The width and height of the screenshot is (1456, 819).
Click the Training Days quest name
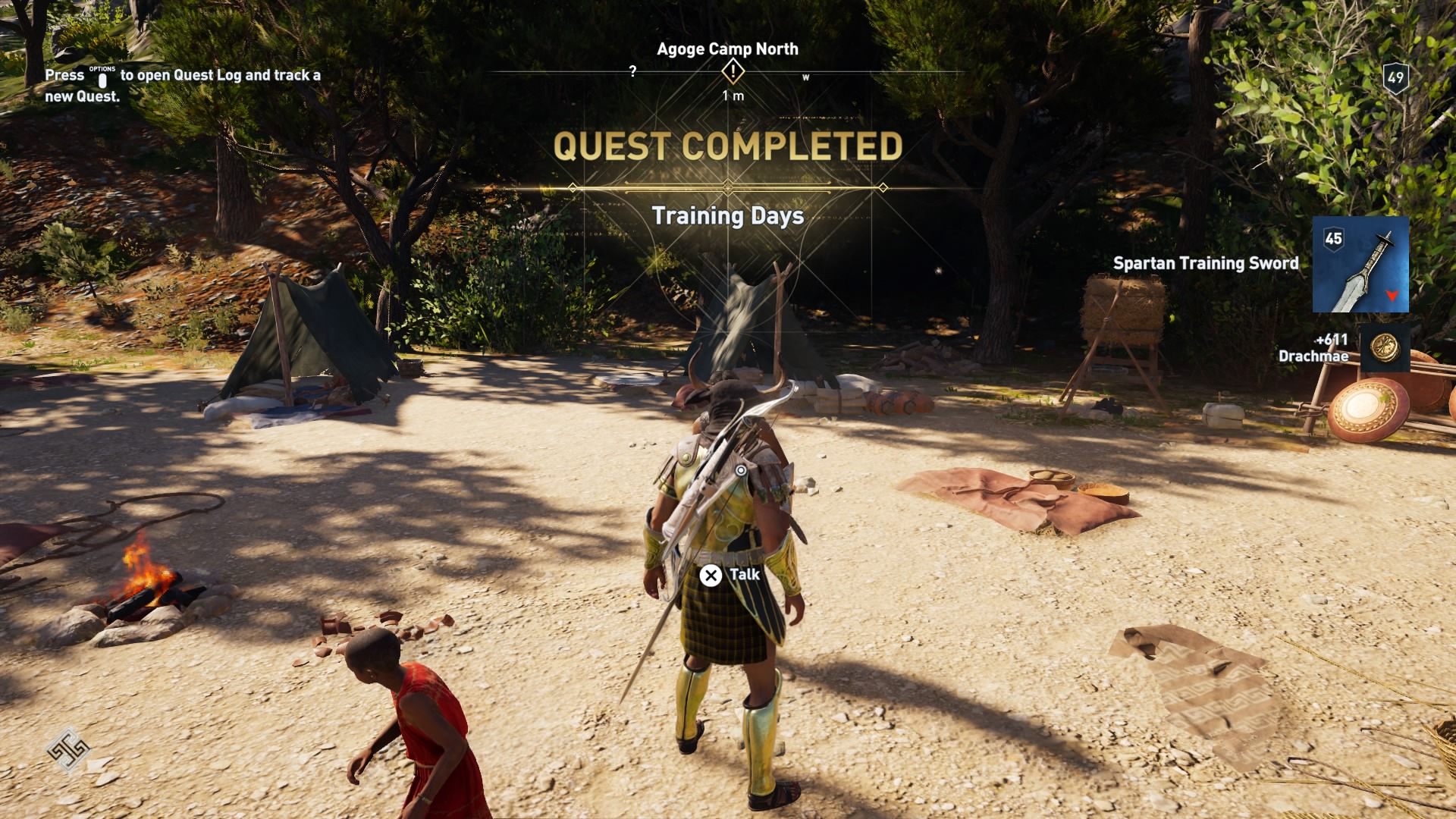coord(728,217)
